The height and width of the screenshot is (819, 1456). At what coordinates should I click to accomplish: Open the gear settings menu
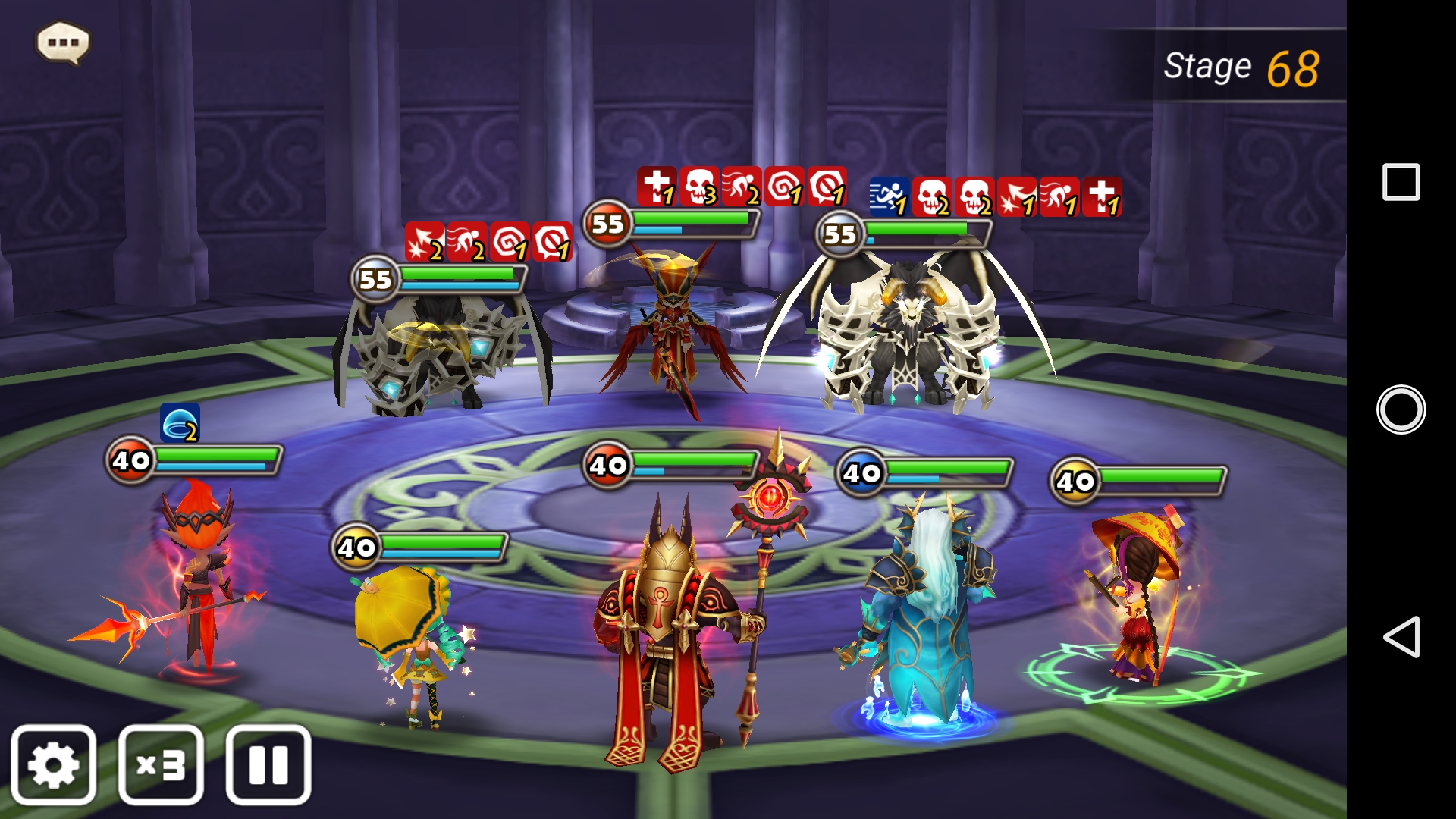(53, 765)
